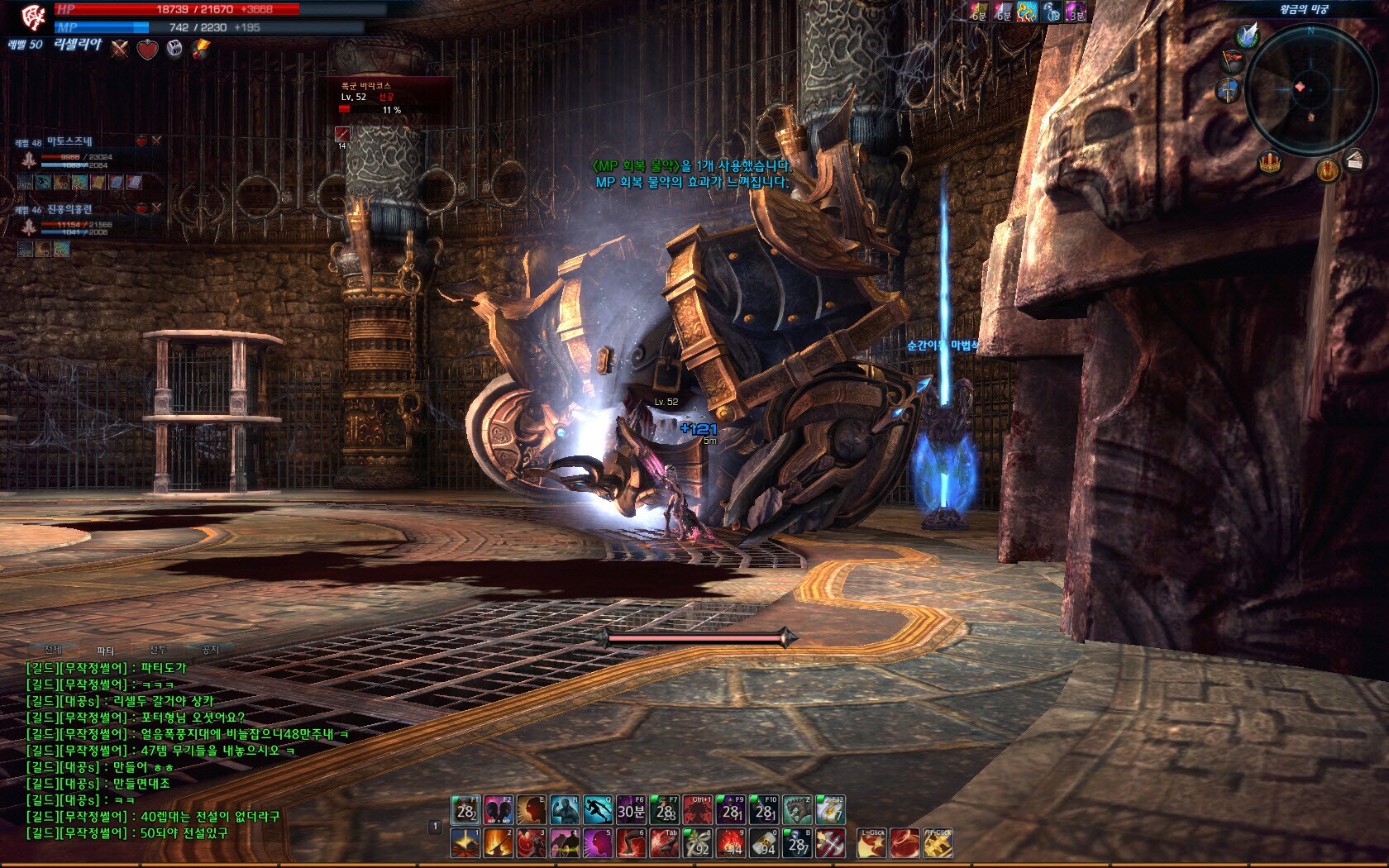This screenshot has height=868, width=1389.
Task: Use the campfire item in slot 9
Action: 730,844
